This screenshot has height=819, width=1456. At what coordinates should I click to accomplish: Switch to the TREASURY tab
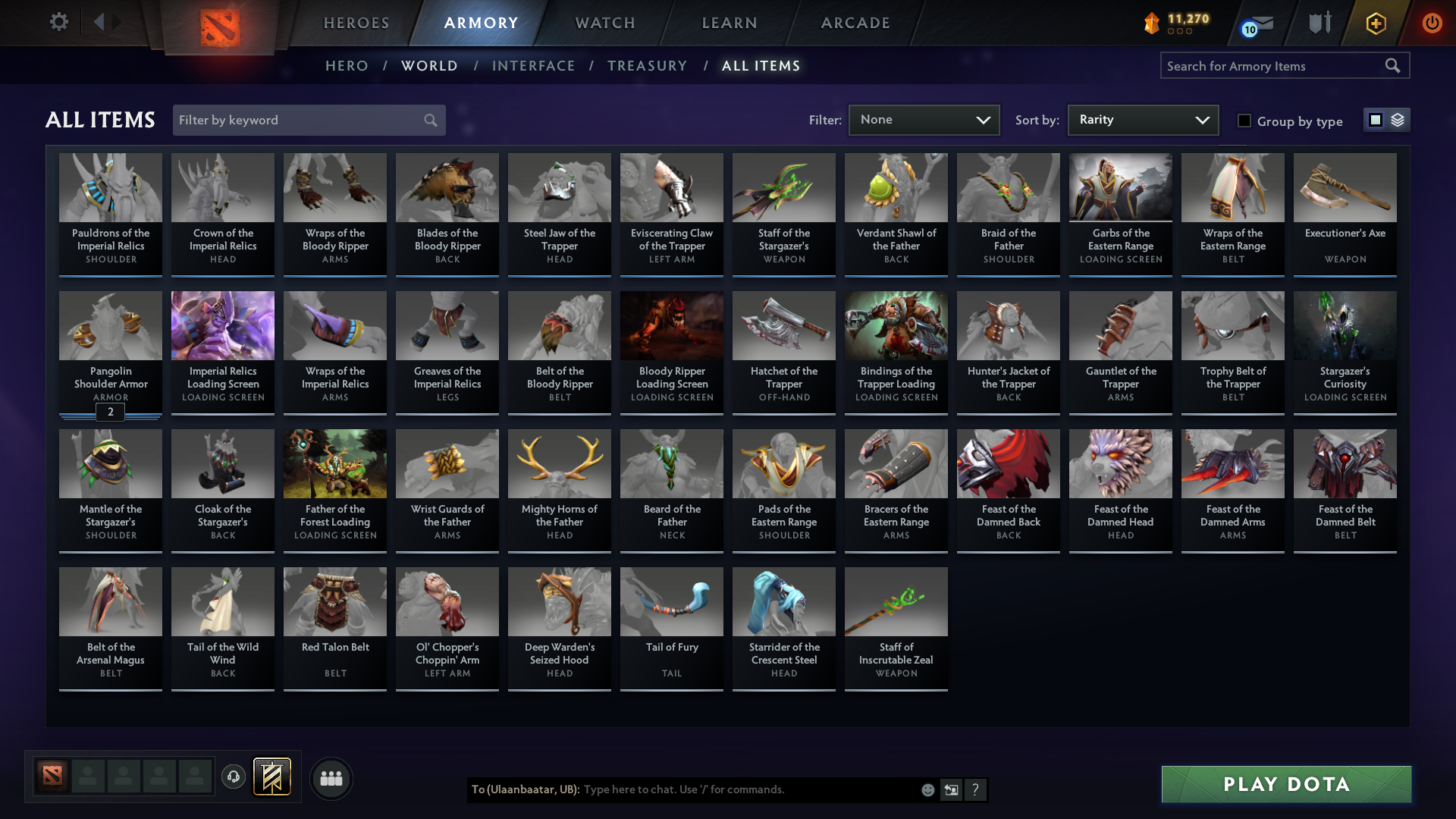click(648, 66)
